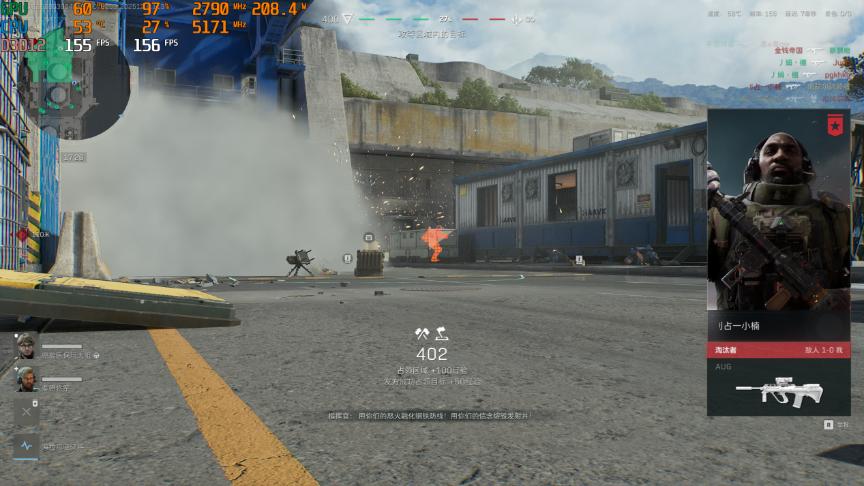Inspect the AUG weapon on kill card

[778, 391]
